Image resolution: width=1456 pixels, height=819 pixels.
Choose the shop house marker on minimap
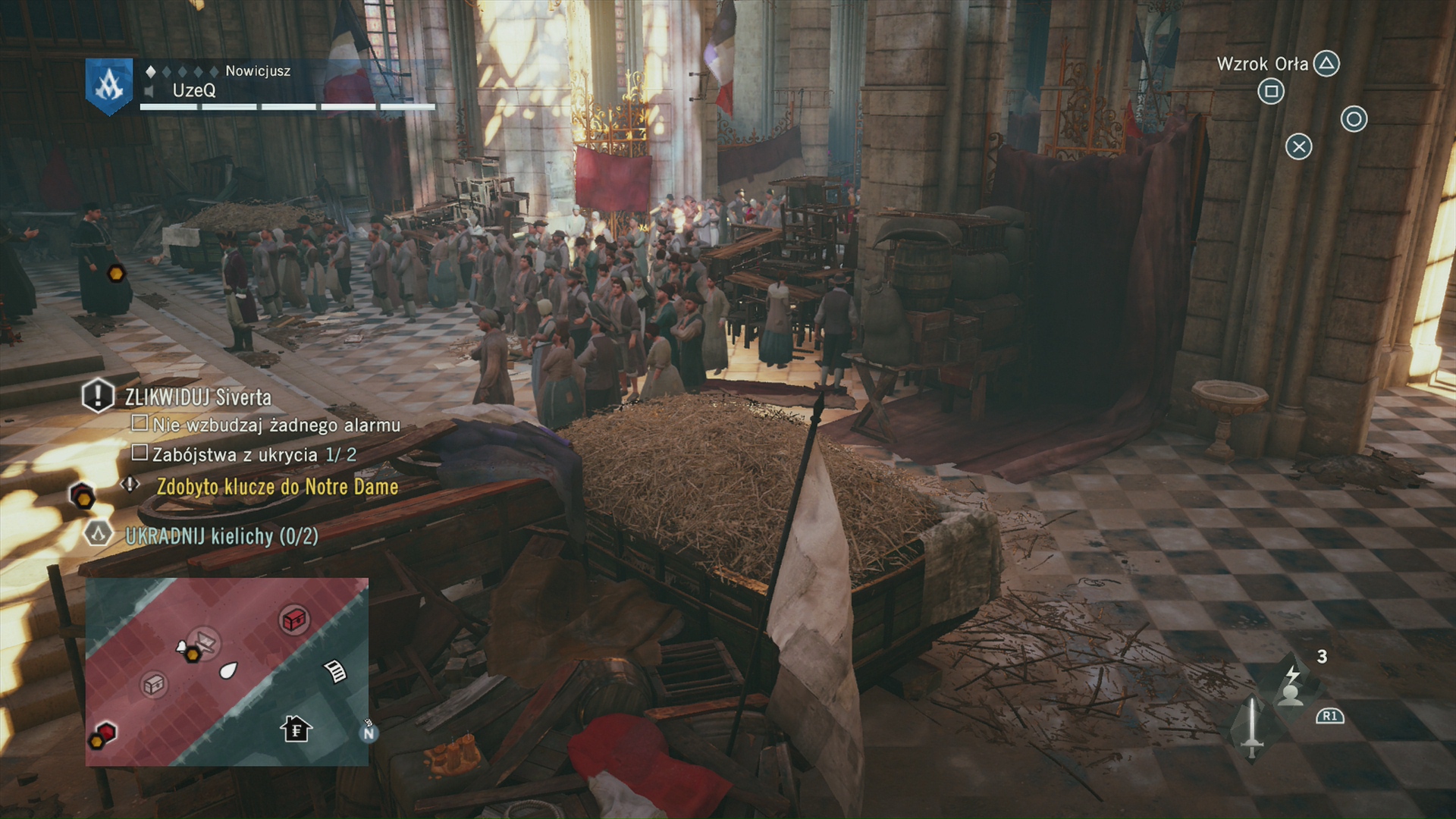tap(296, 730)
